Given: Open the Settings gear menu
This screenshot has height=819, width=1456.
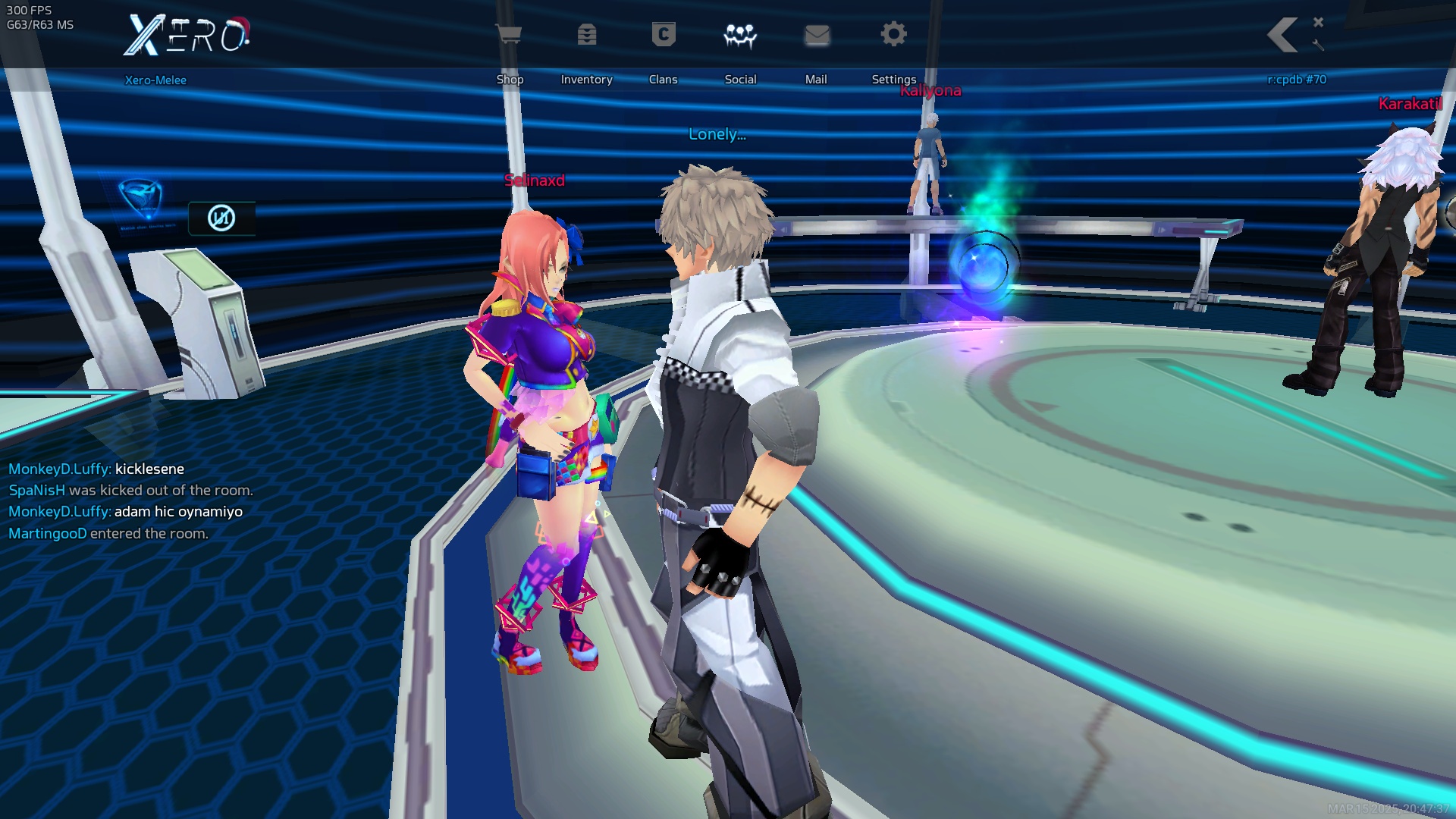Looking at the screenshot, I should [893, 35].
